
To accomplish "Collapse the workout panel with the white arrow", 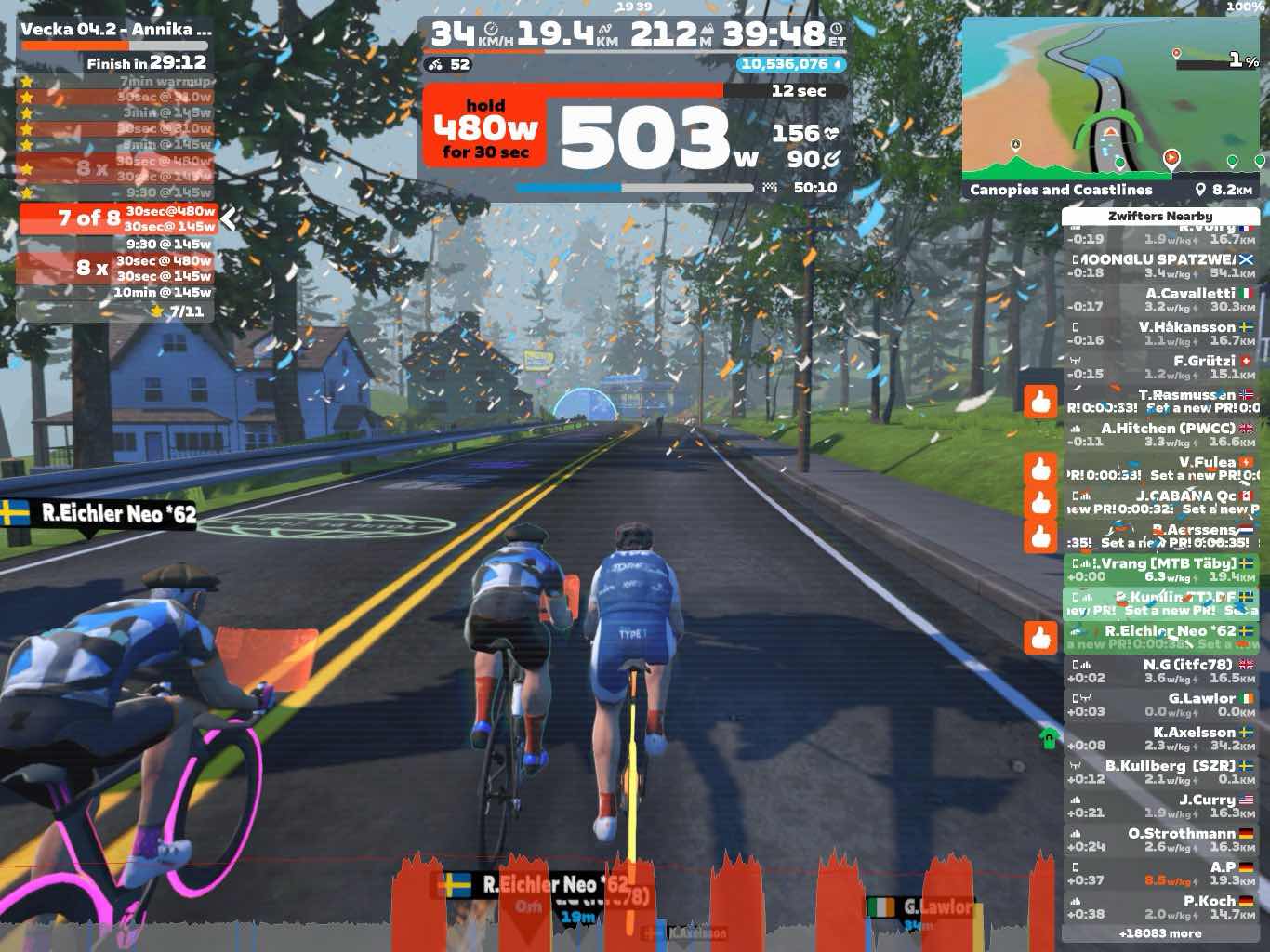I will [229, 219].
